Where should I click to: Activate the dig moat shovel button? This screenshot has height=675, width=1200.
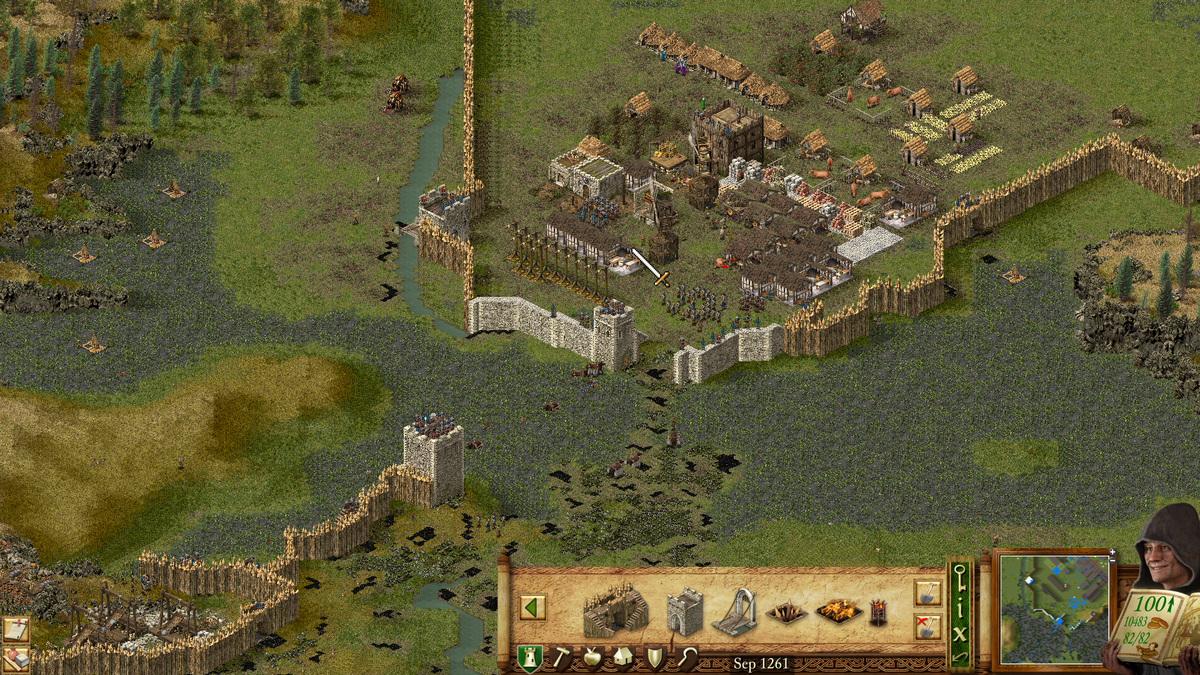tap(927, 594)
